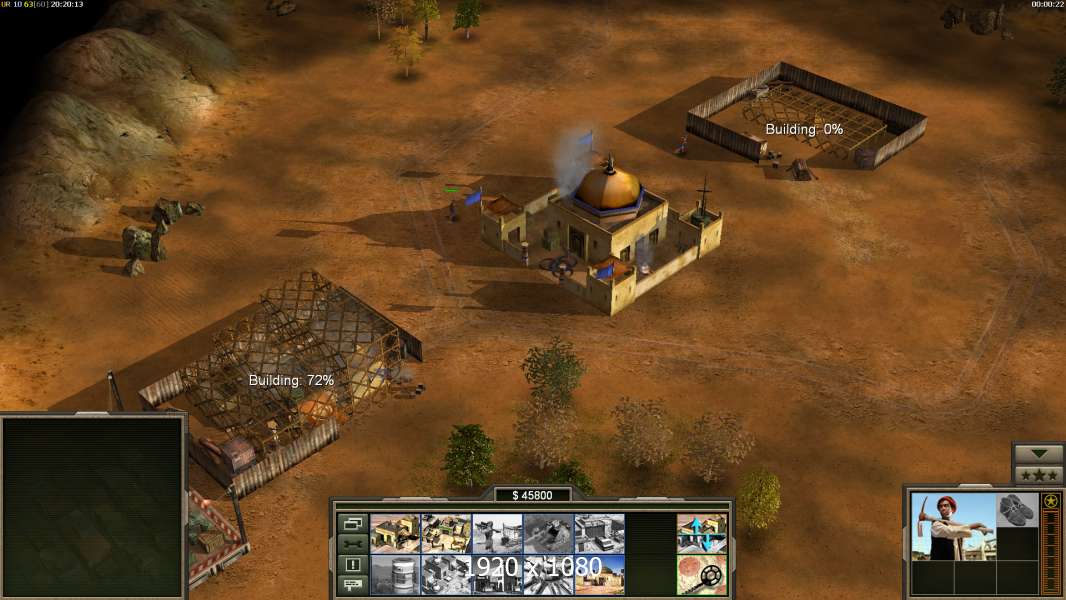Click the wrench repair button
The image size is (1066, 600).
pos(353,544)
